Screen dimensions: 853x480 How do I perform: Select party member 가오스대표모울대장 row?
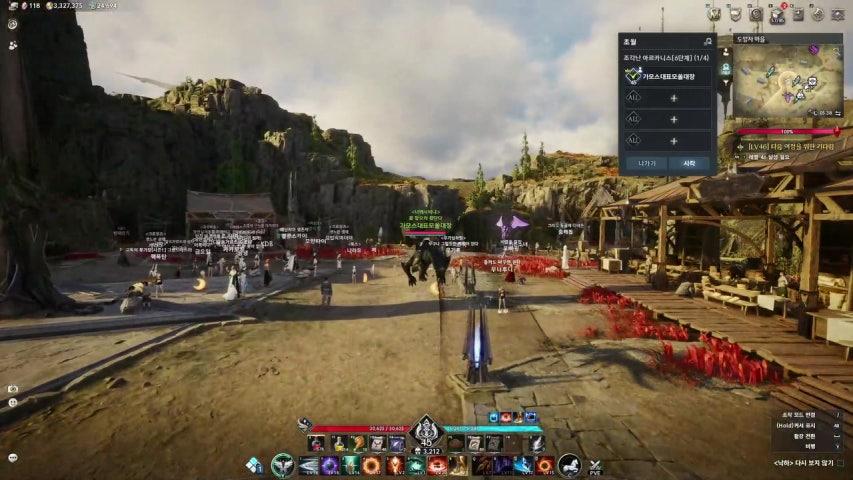(x=667, y=75)
